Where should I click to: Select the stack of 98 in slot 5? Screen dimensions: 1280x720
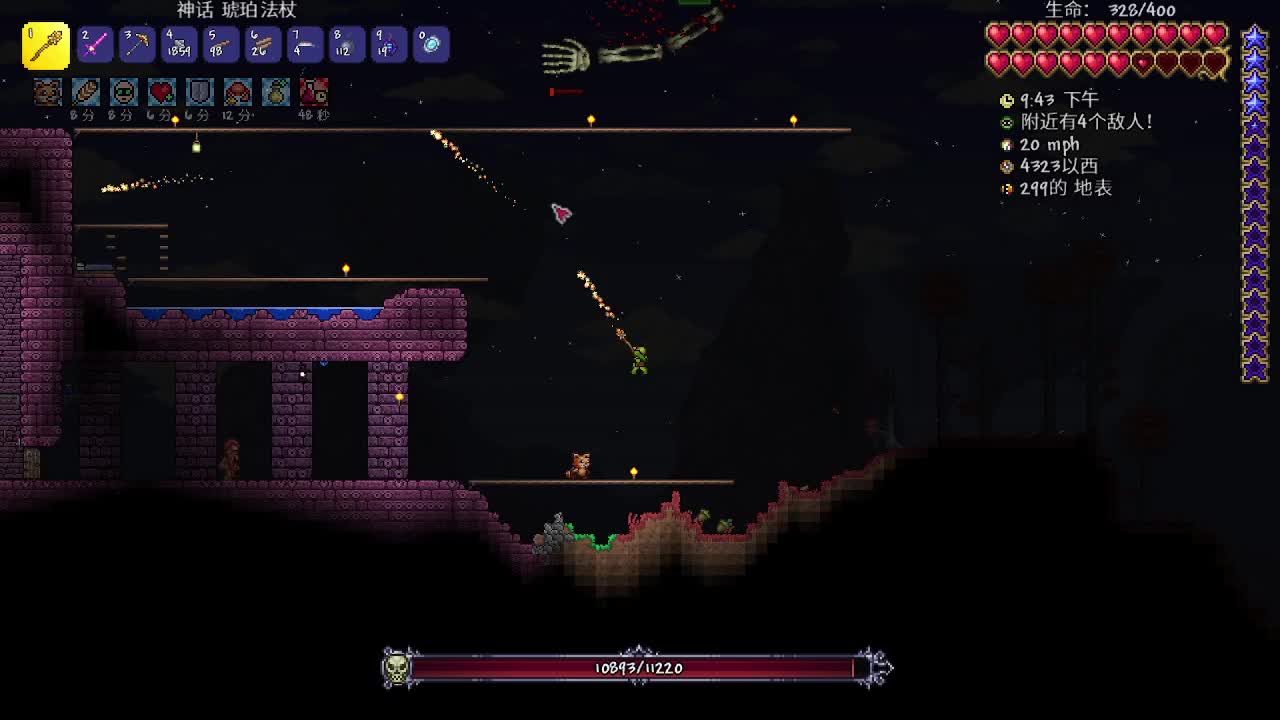pyautogui.click(x=221, y=45)
